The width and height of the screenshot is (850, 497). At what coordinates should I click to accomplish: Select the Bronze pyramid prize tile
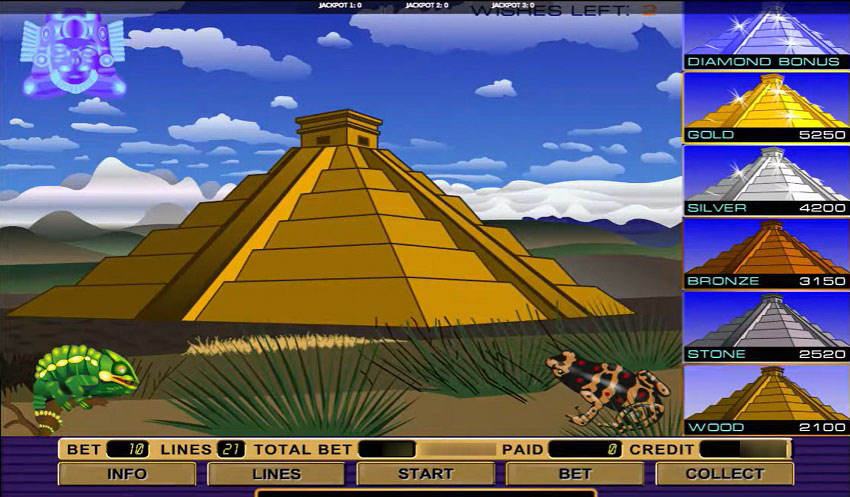(x=766, y=254)
